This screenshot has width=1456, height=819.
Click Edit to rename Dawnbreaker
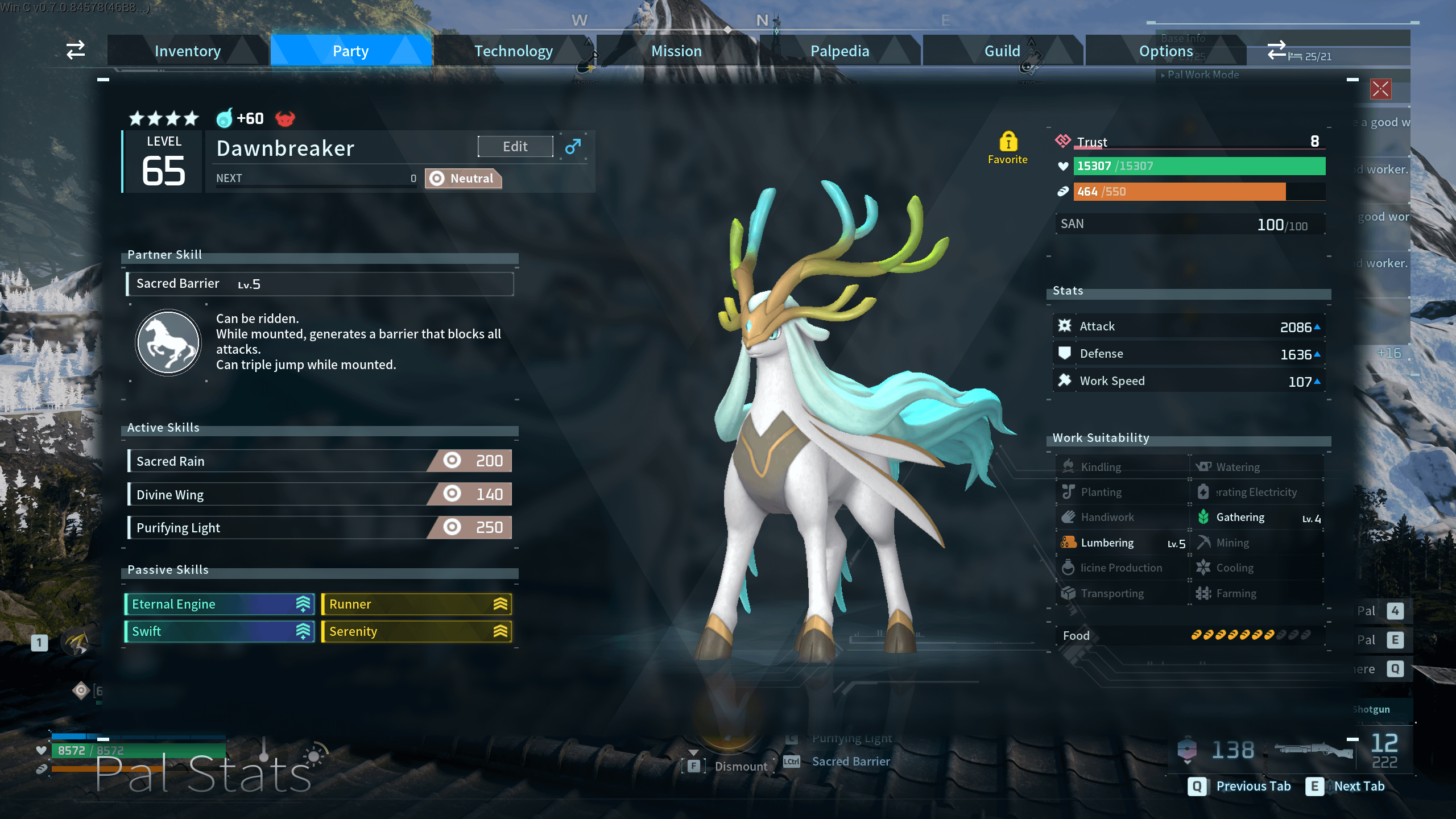pos(515,147)
